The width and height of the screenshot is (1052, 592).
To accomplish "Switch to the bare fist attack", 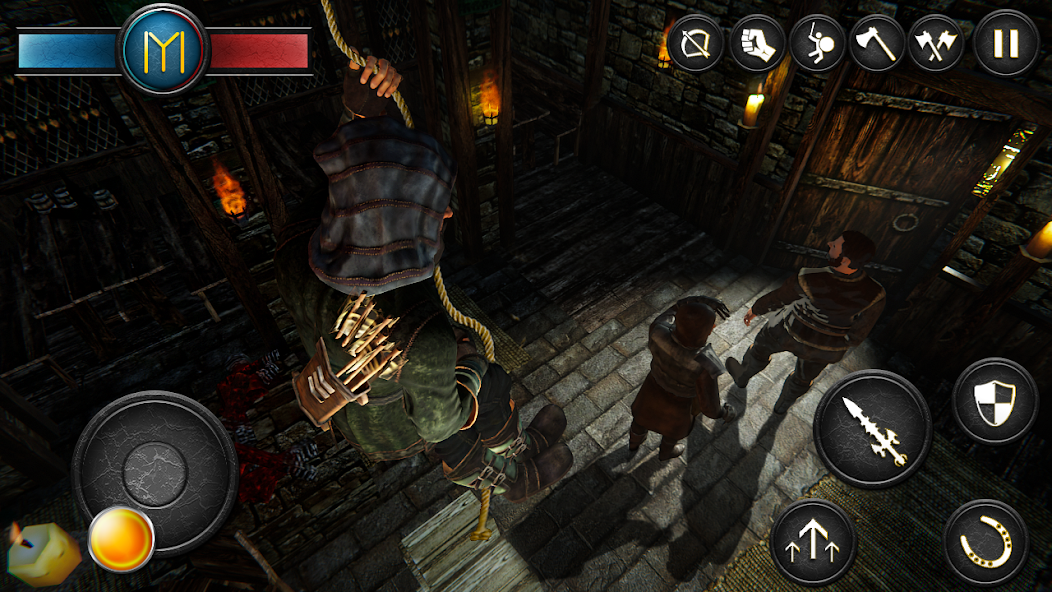I will click(757, 44).
